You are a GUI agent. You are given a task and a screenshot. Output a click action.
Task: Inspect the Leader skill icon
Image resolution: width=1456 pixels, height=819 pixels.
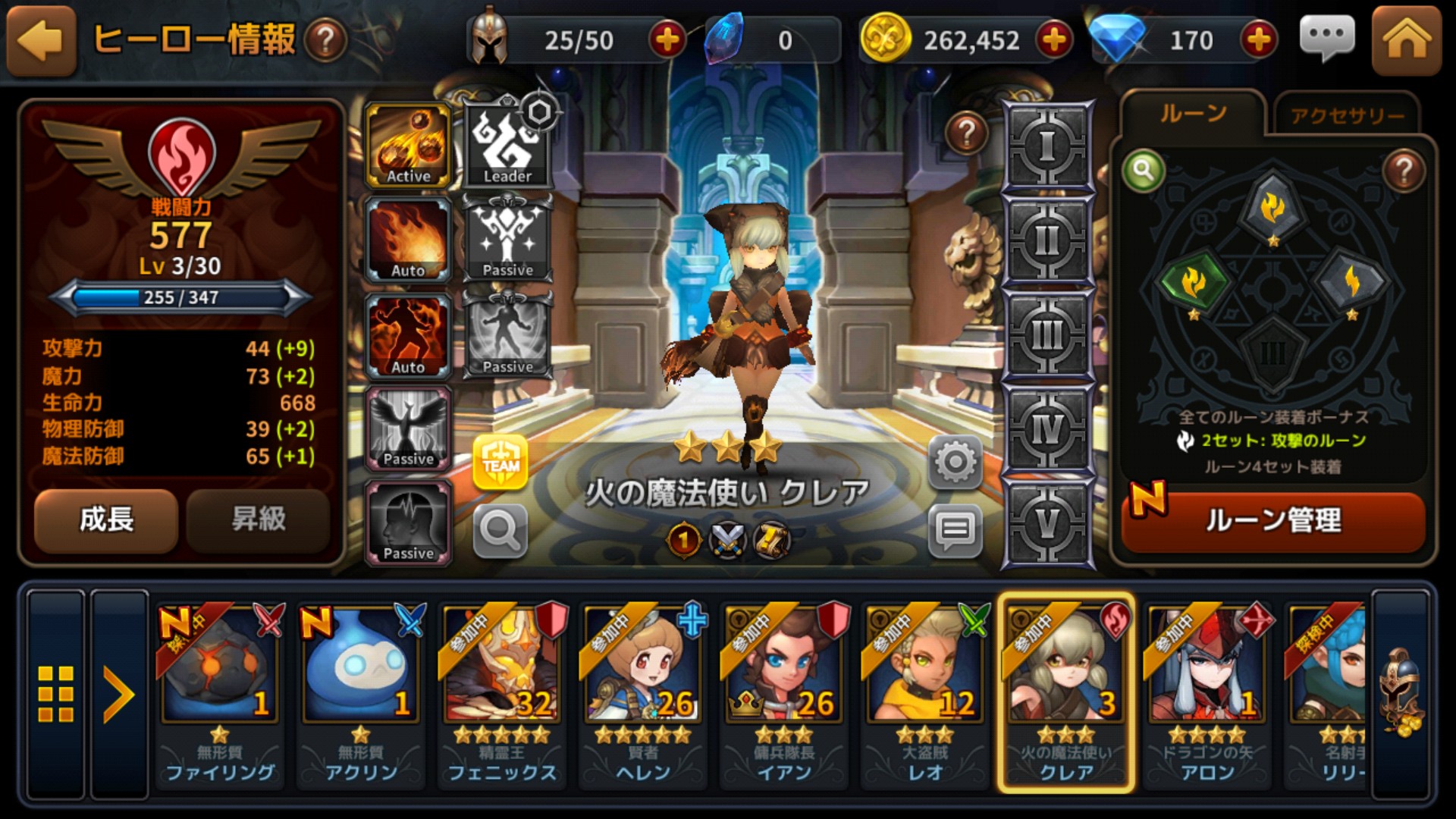[507, 146]
